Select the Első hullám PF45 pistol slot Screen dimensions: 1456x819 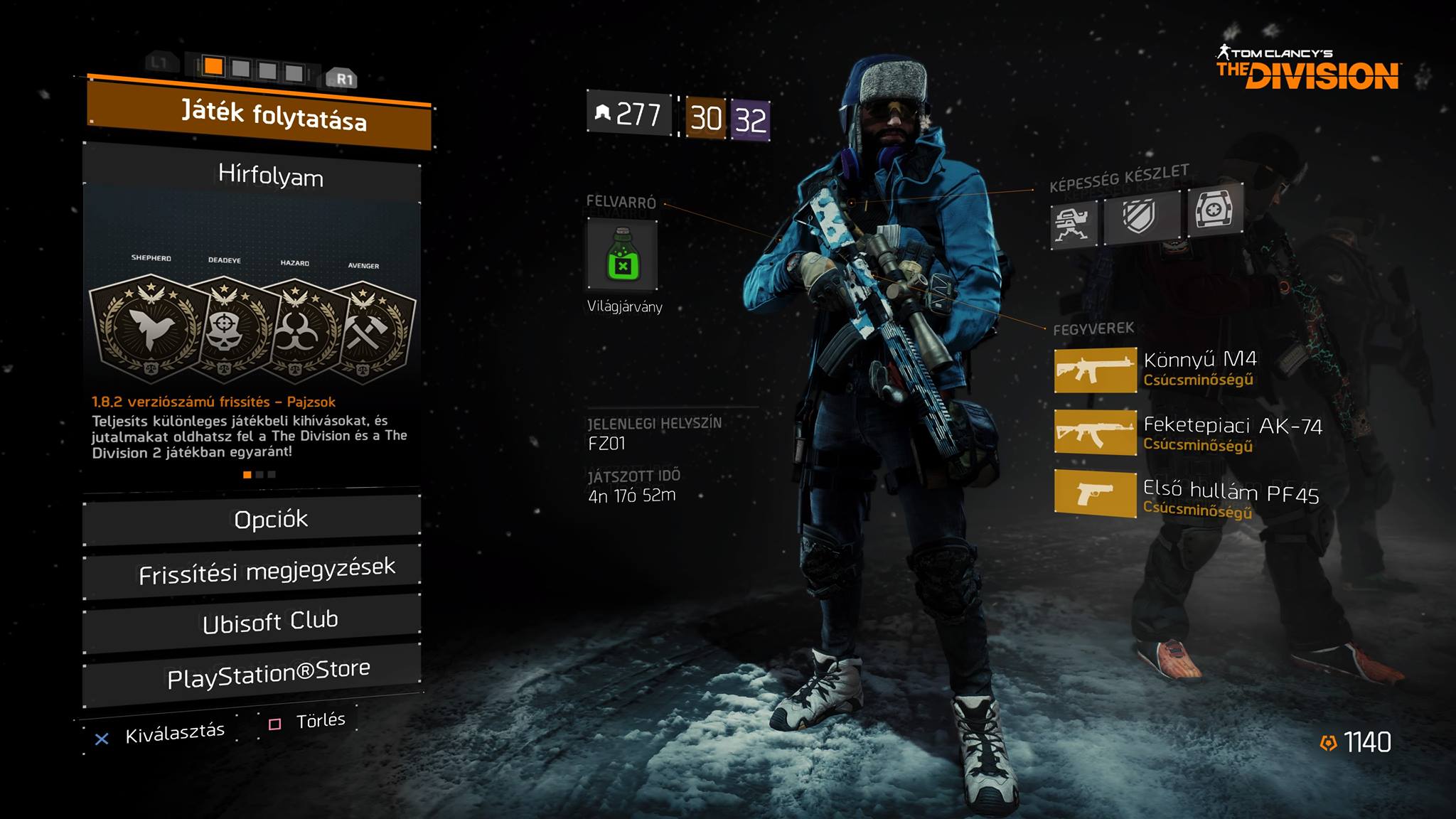pyautogui.click(x=1095, y=493)
